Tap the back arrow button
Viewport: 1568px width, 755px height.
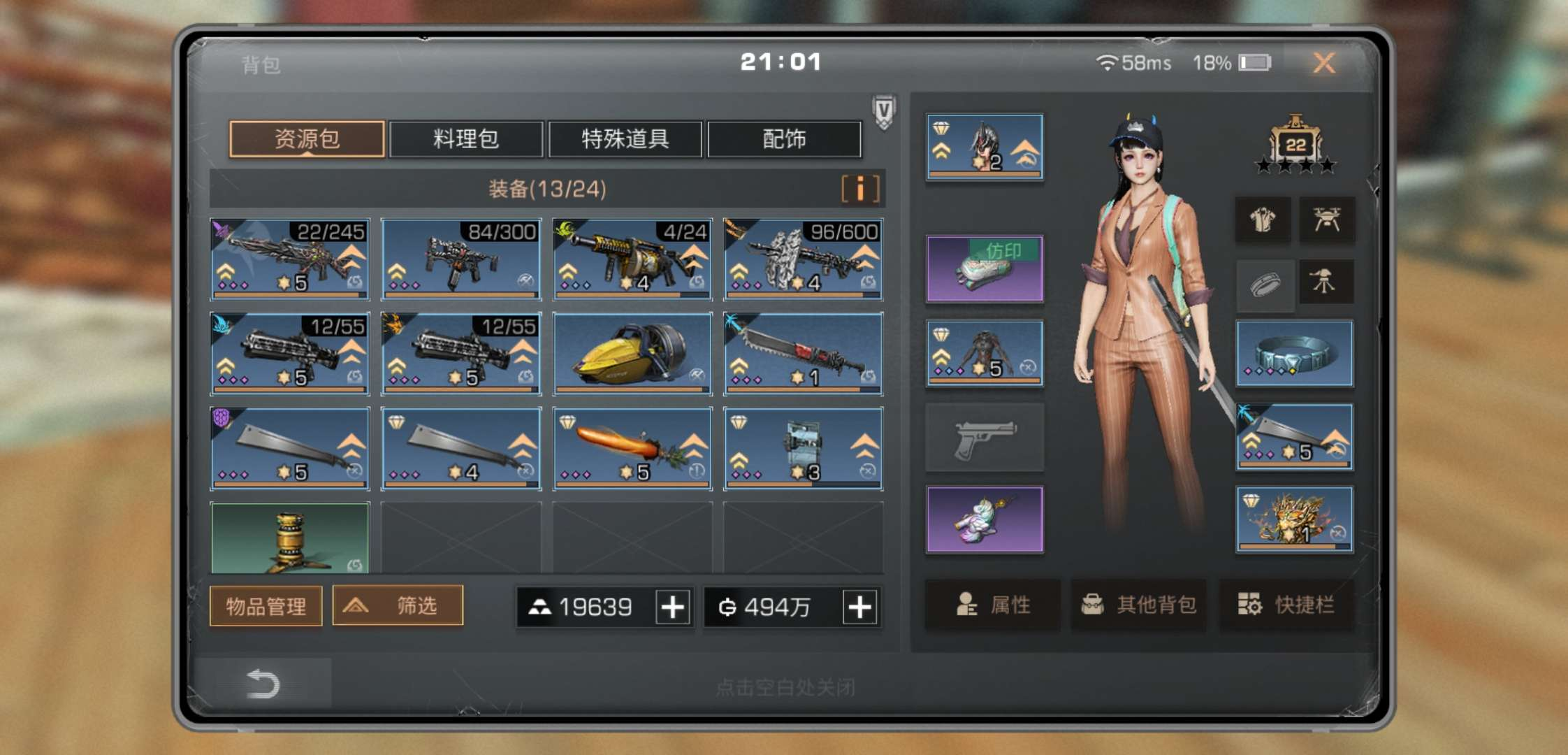point(263,684)
